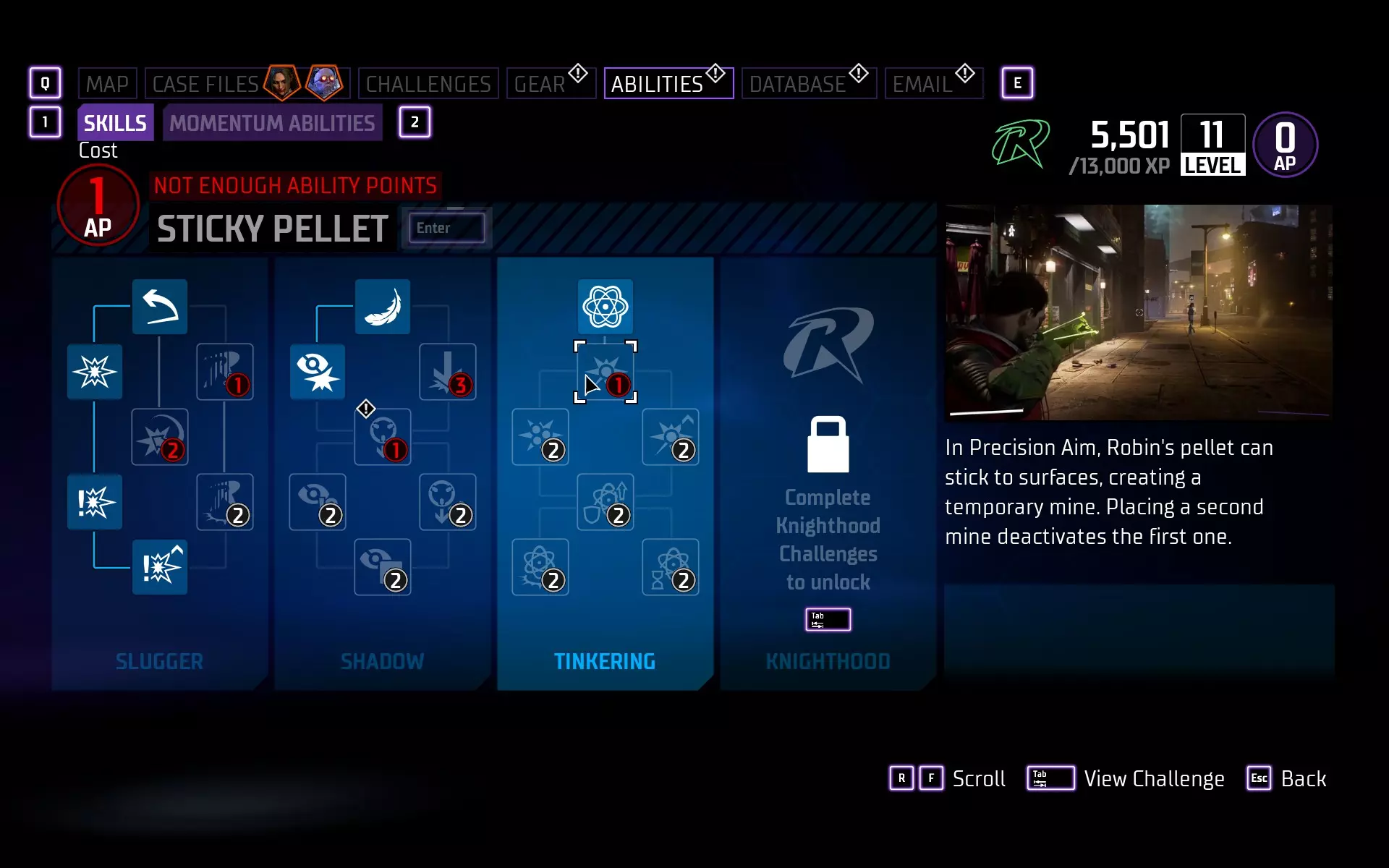The height and width of the screenshot is (868, 1389).
Task: Select the Shadow eye-and-burst skill
Action: click(x=318, y=372)
